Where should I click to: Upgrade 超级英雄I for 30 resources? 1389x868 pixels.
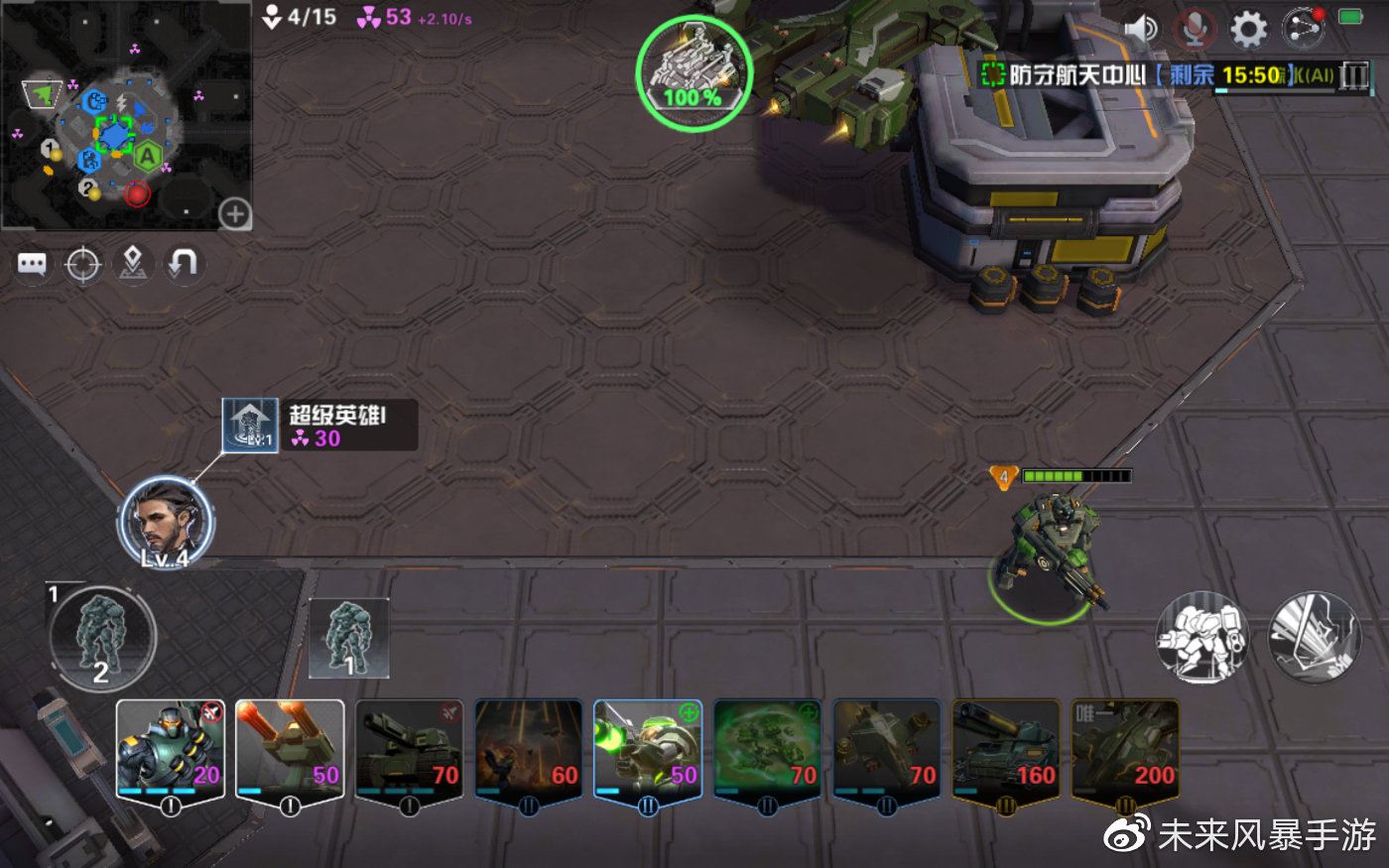[318, 426]
